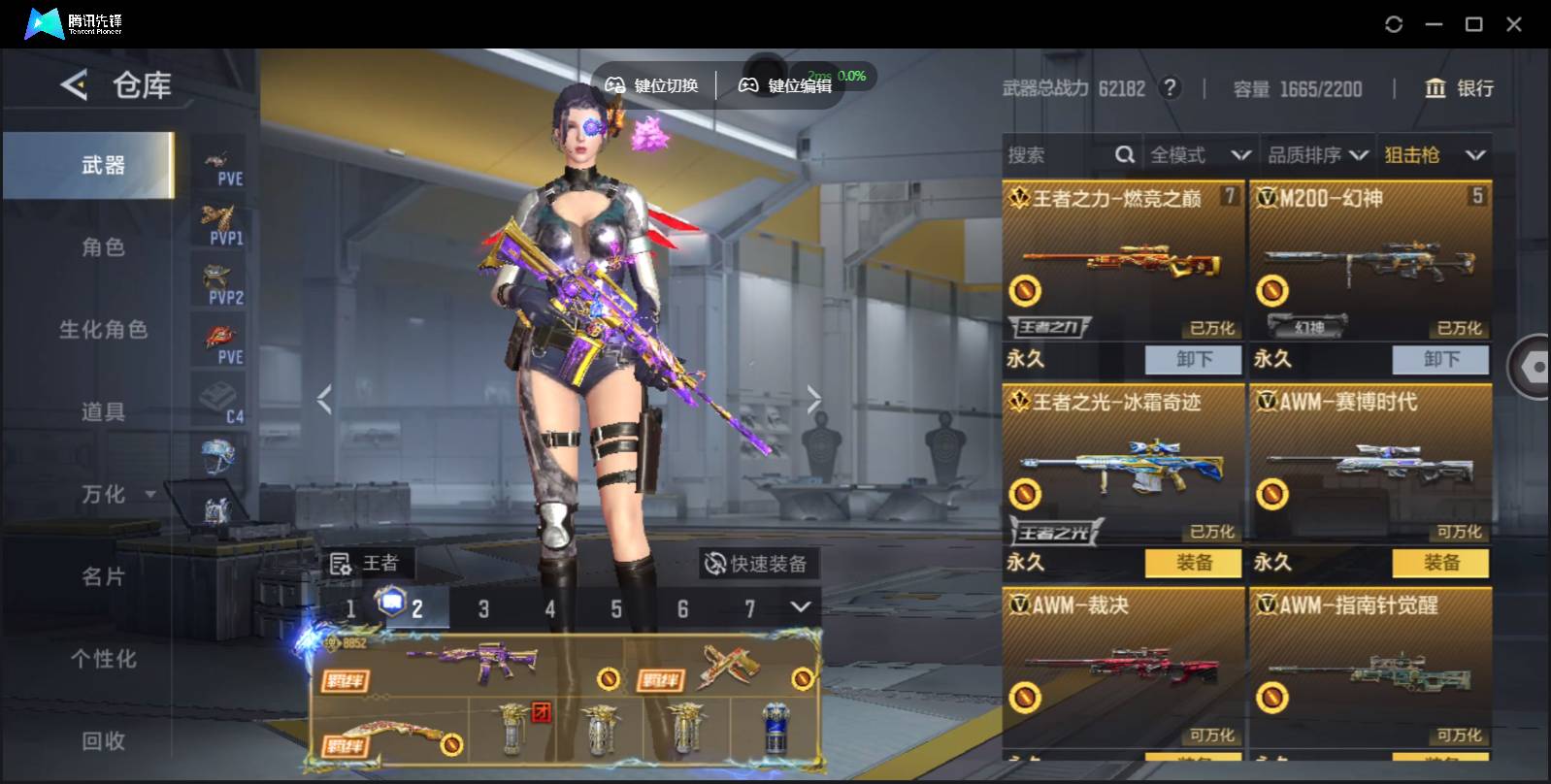Unequip the 王者之力-燃竞之巅 sniper
The width and height of the screenshot is (1551, 784).
pos(1194,359)
